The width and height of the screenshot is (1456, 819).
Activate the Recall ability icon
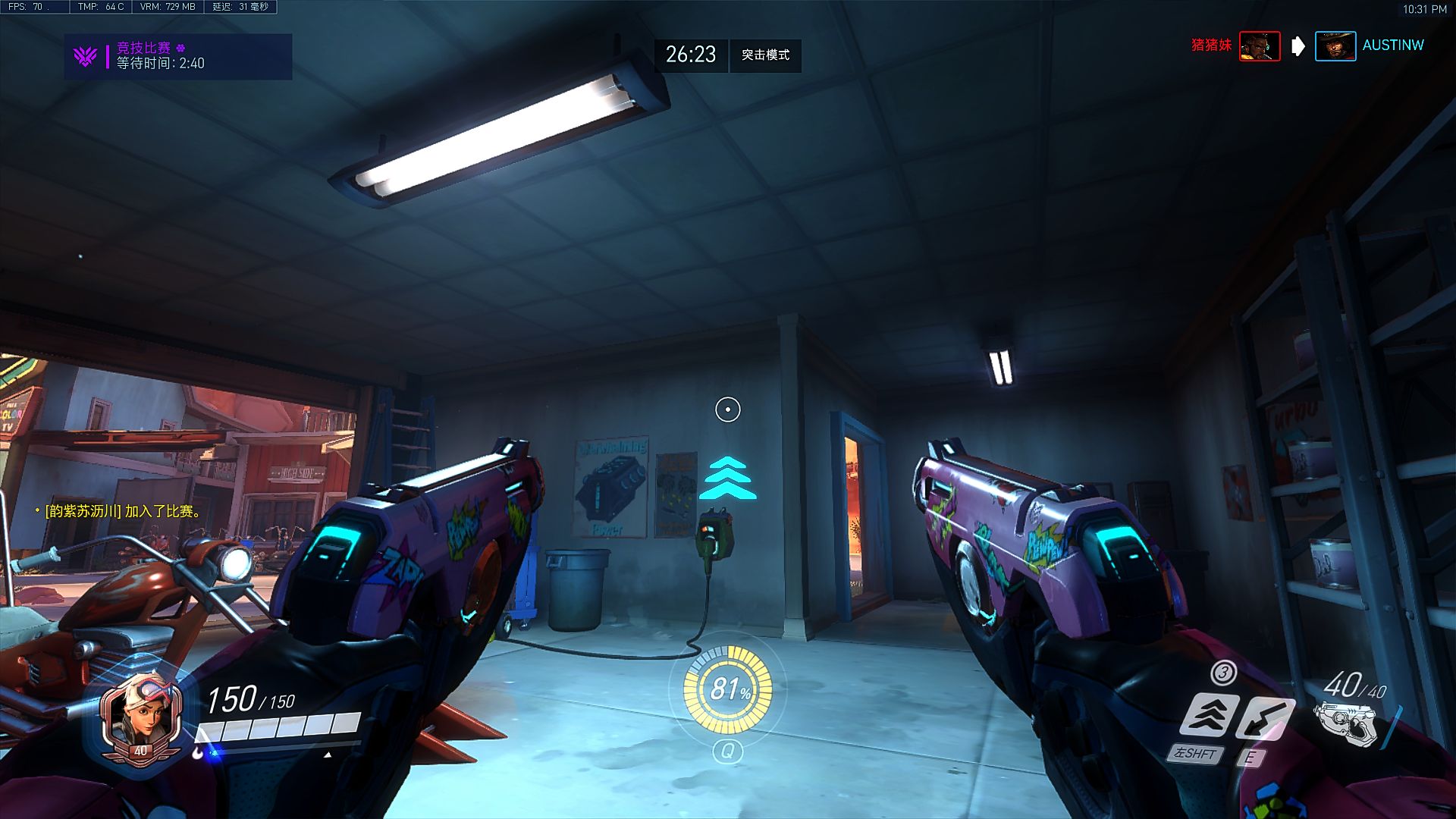tap(1264, 718)
